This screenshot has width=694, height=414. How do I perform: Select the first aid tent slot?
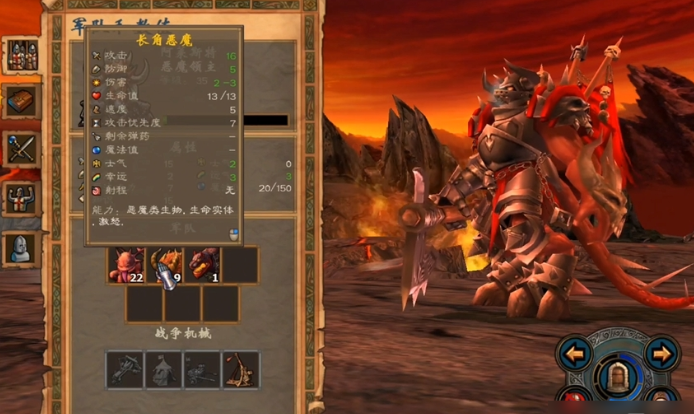pos(163,369)
